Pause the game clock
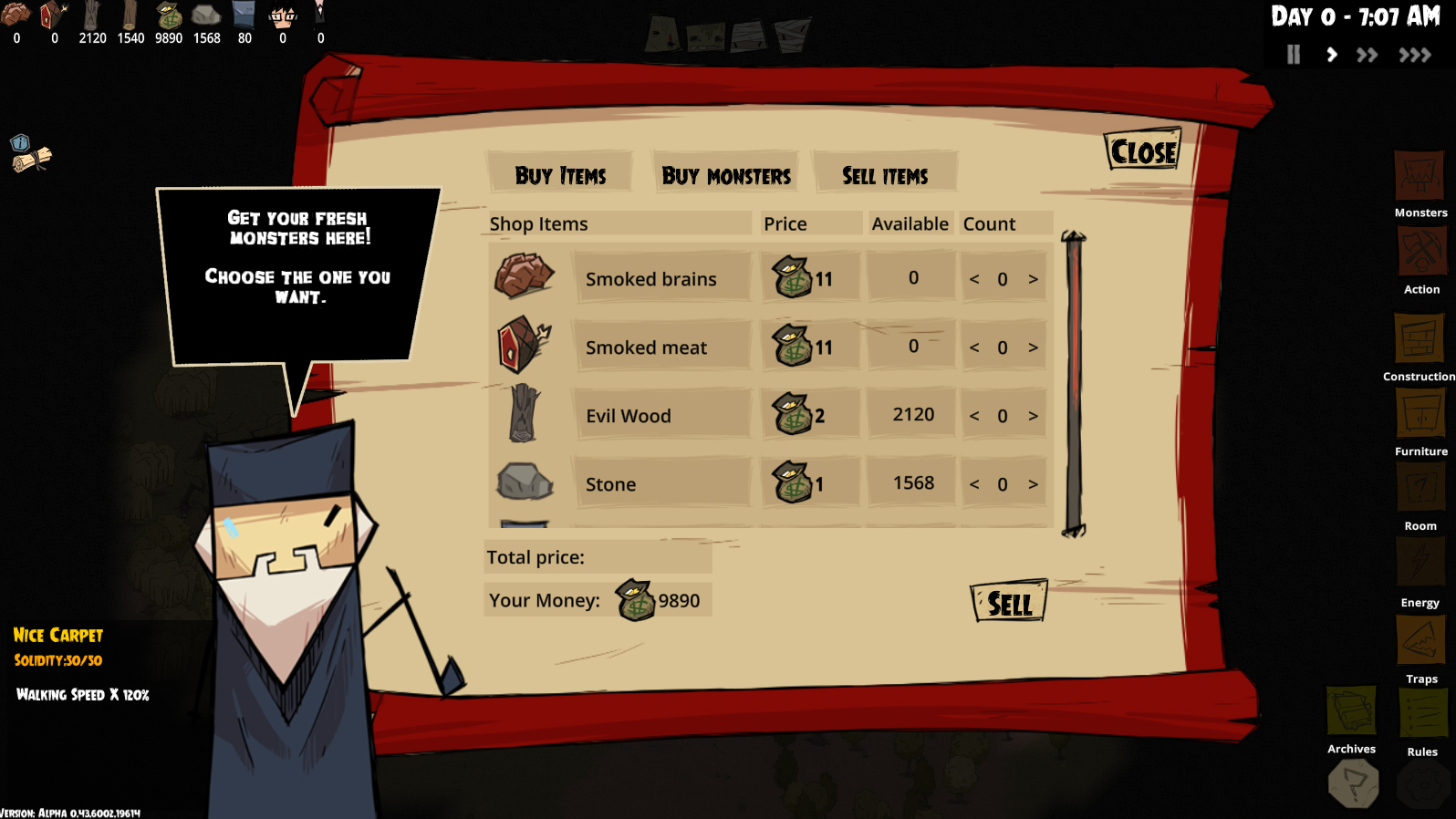 (x=1293, y=55)
